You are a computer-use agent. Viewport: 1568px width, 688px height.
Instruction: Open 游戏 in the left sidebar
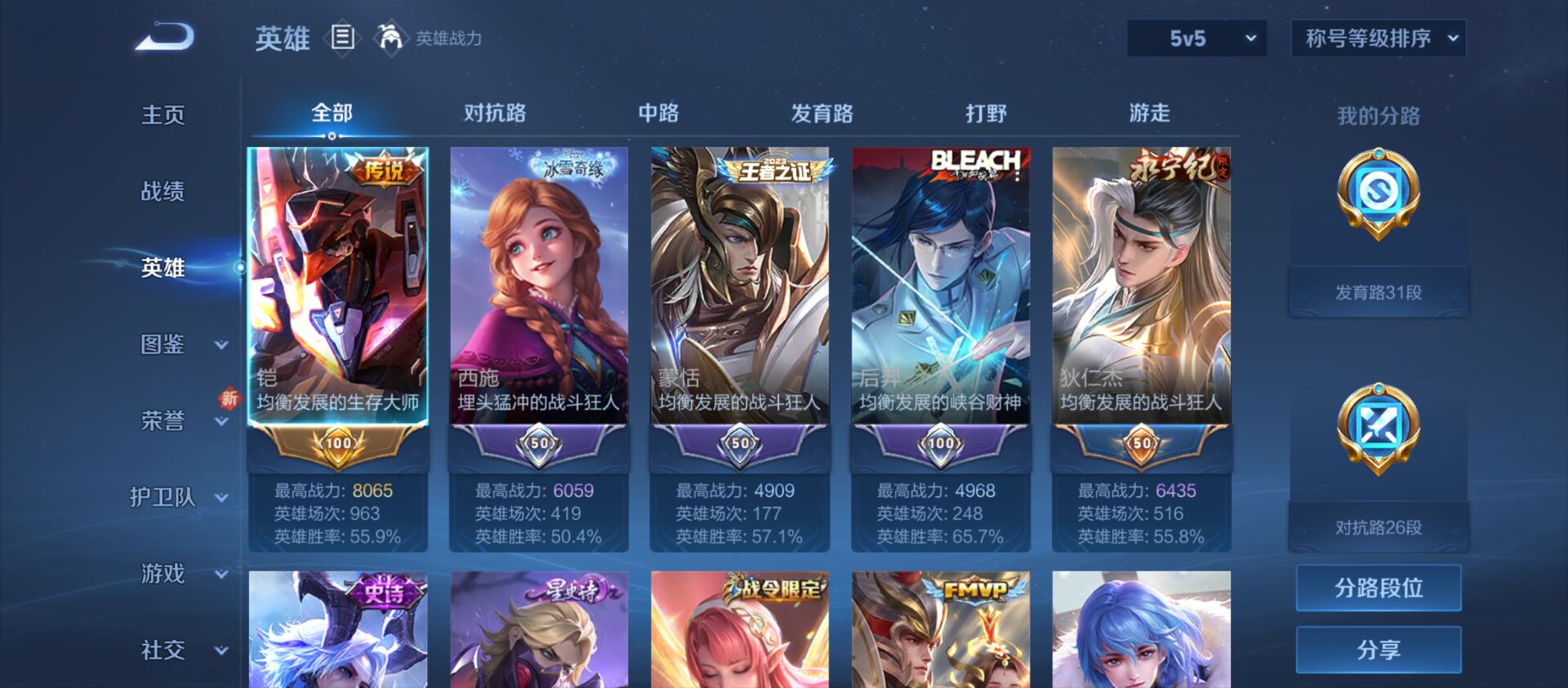click(x=161, y=575)
